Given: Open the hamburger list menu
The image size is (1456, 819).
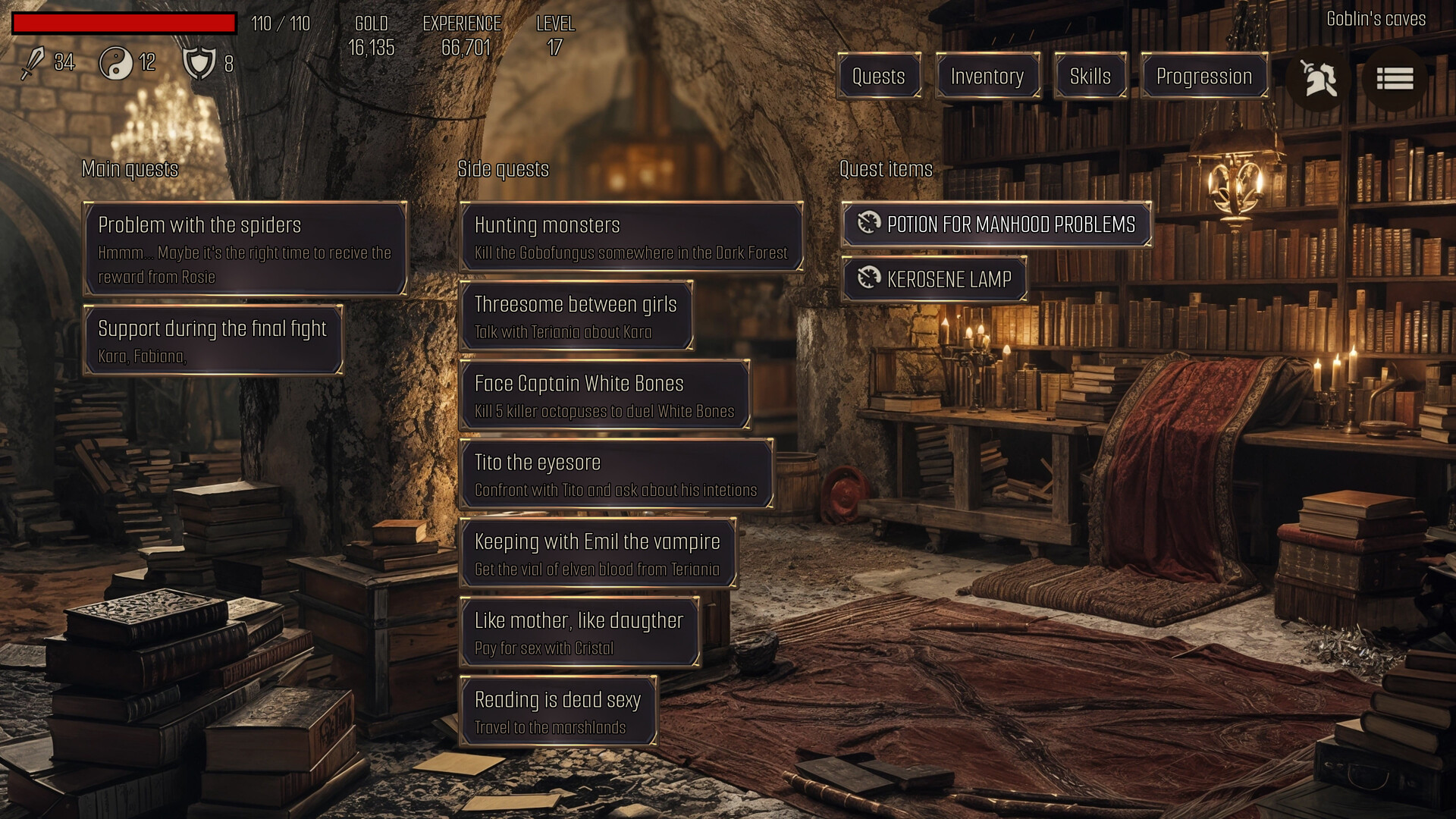Looking at the screenshot, I should pos(1394,78).
